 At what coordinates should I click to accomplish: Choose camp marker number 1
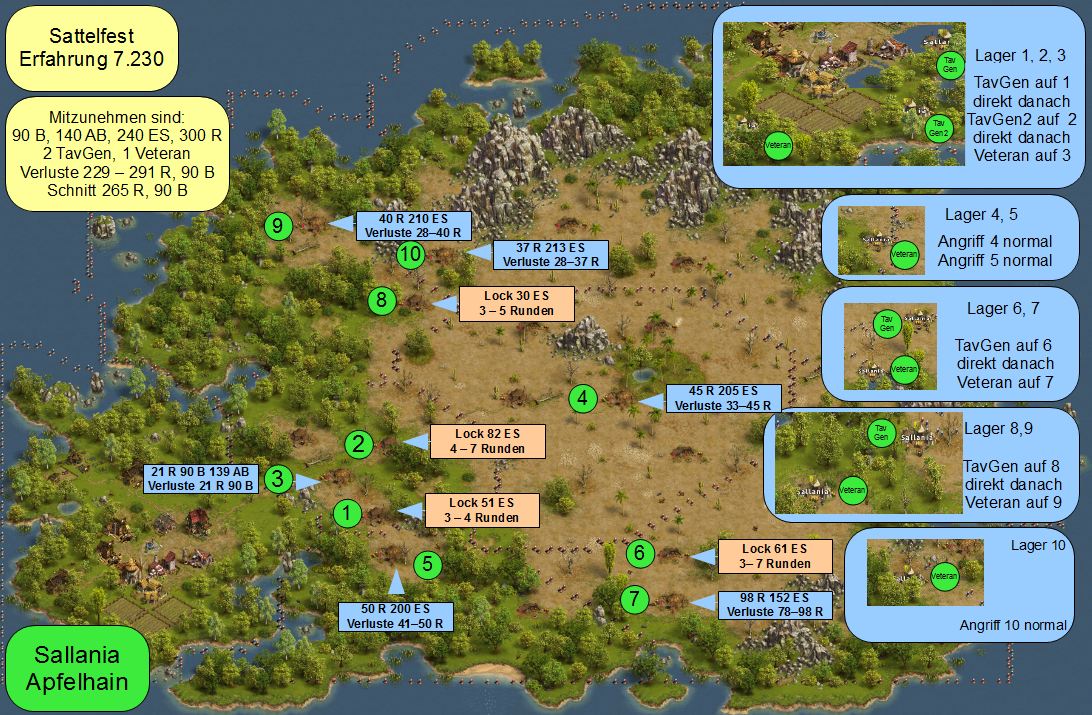coord(346,514)
